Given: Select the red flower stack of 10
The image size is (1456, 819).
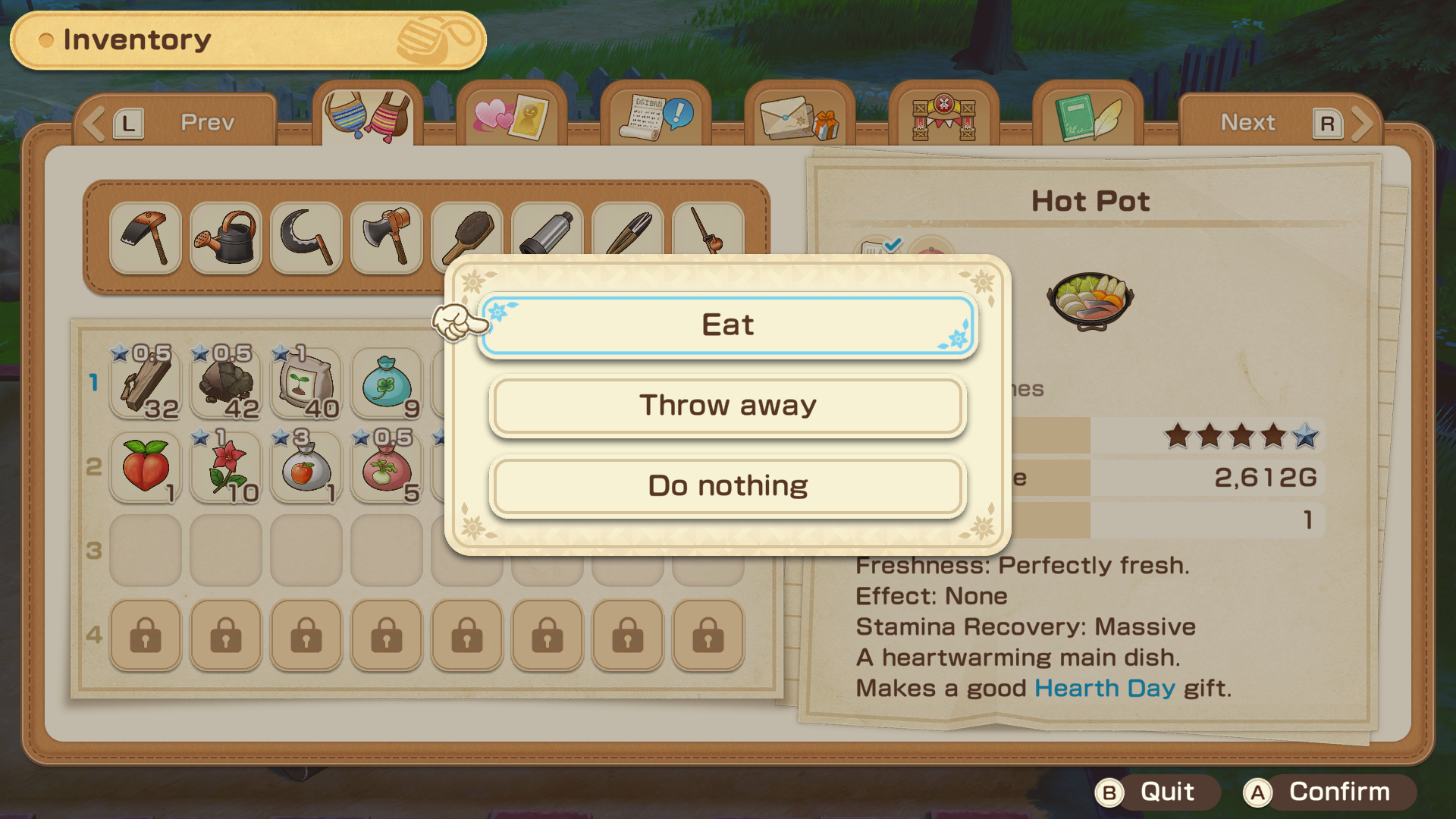Looking at the screenshot, I should coord(226,467).
